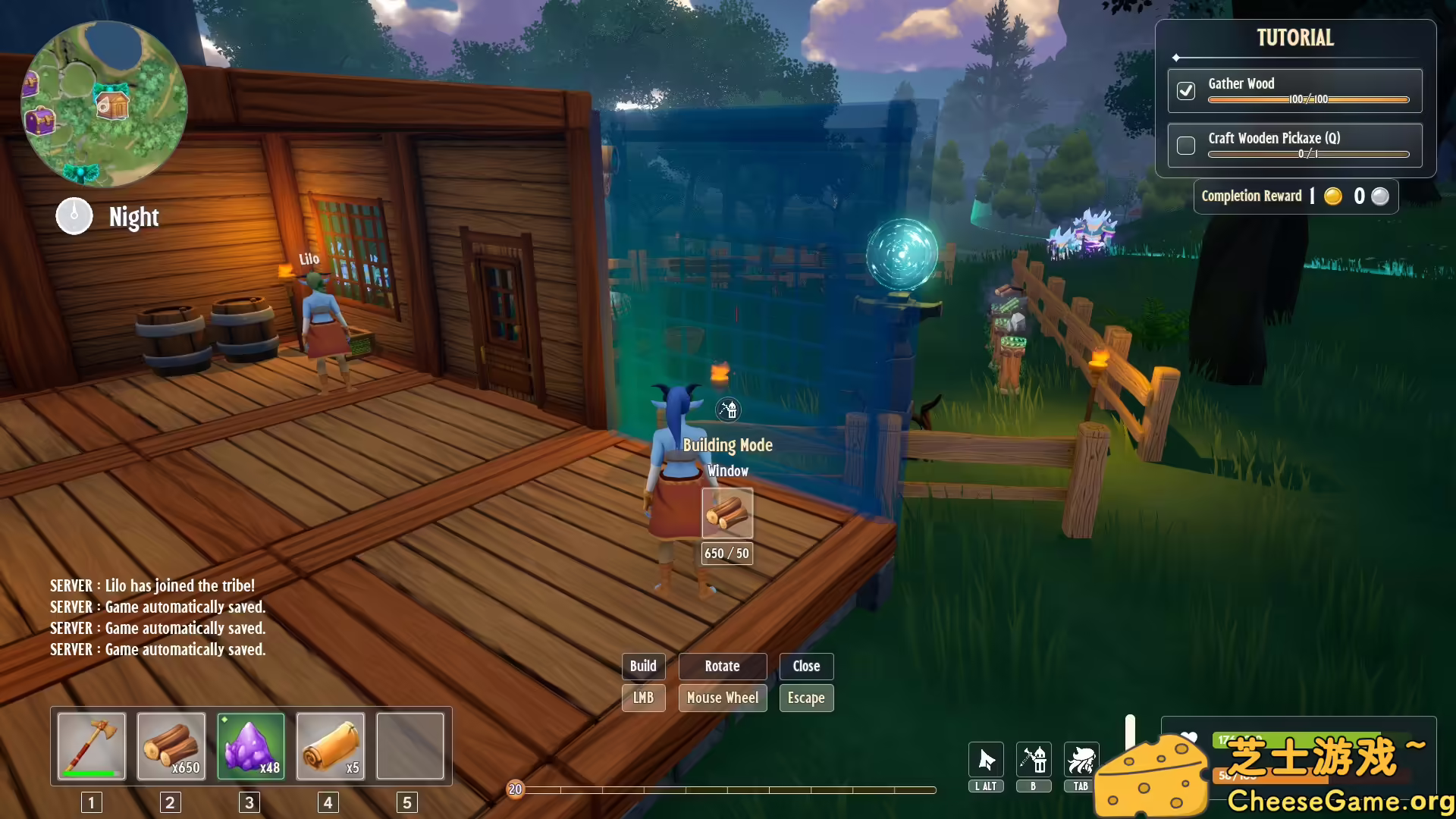This screenshot has width=1456, height=819.
Task: Toggle the Gather Wood tutorial checkbox
Action: pyautogui.click(x=1186, y=91)
